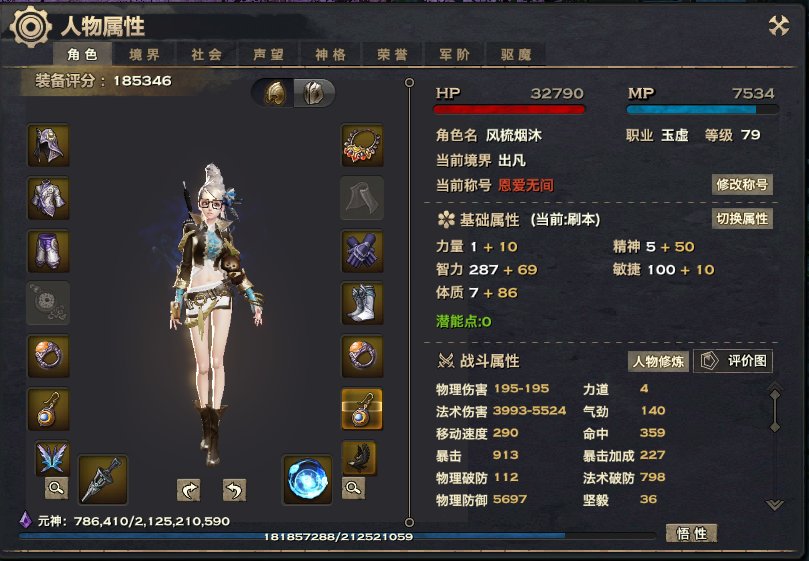809x561 pixels.
Task: Click the dagger weapon slot
Action: 102,479
